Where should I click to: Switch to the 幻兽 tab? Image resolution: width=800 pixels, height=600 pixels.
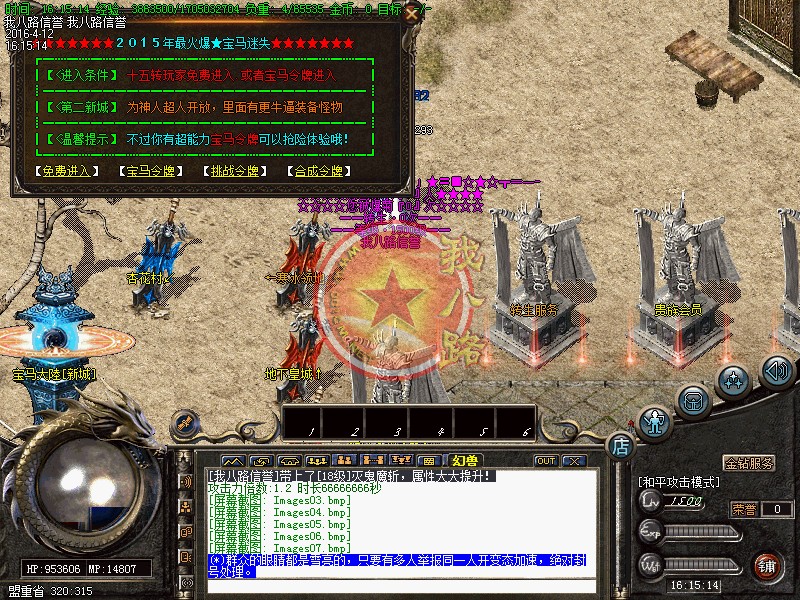click(x=465, y=461)
